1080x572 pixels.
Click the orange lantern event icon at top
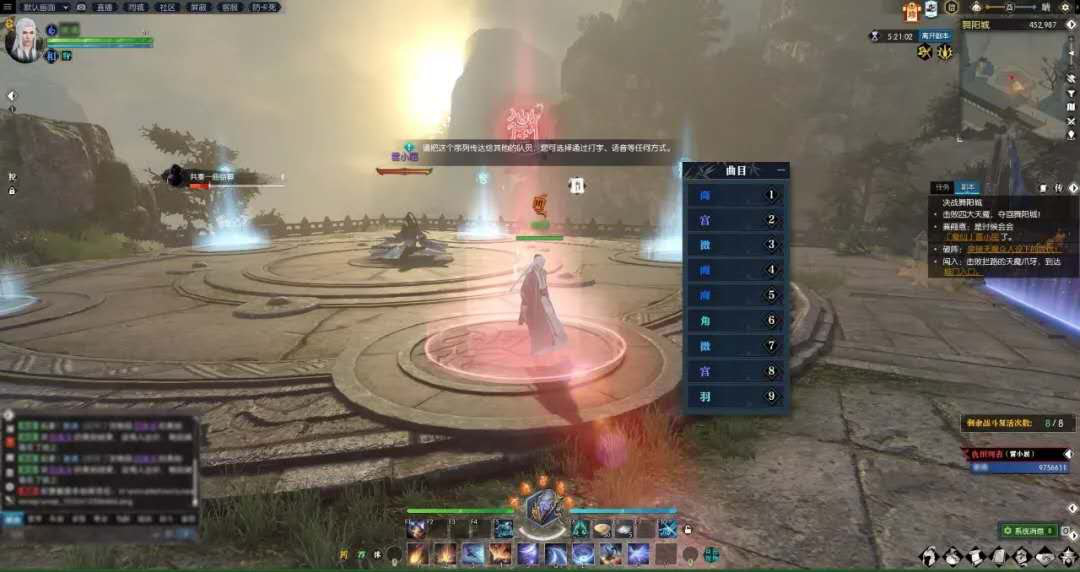pyautogui.click(x=911, y=11)
